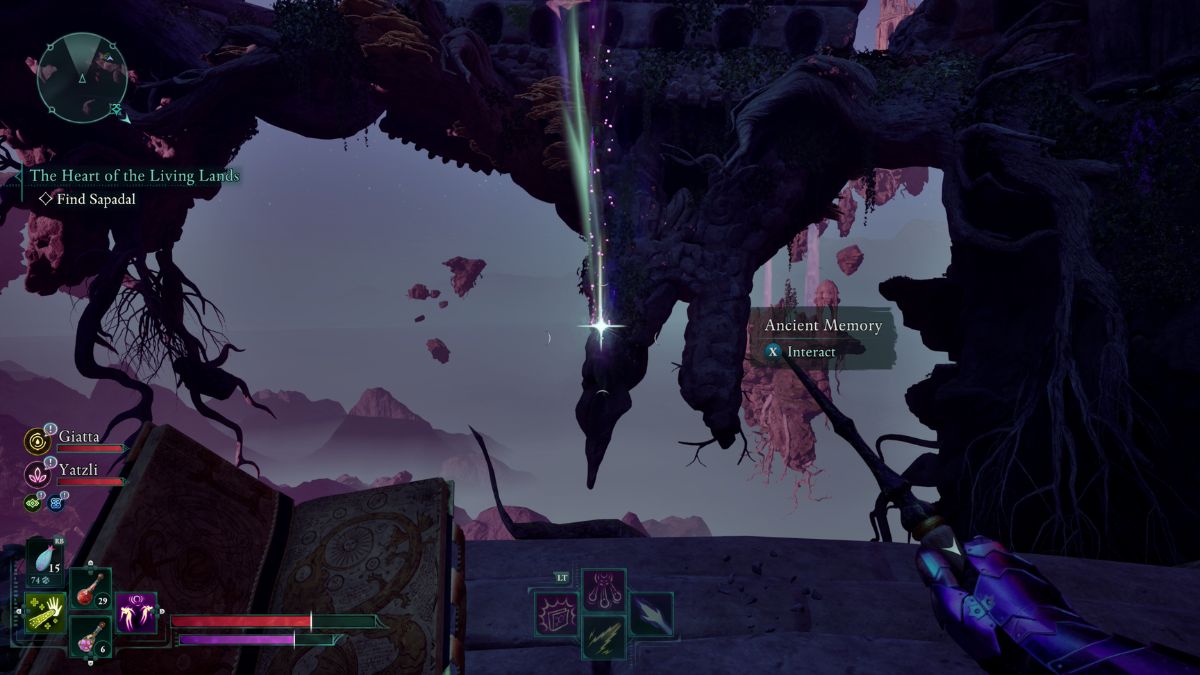Click the blue companion ability icon

(55, 502)
